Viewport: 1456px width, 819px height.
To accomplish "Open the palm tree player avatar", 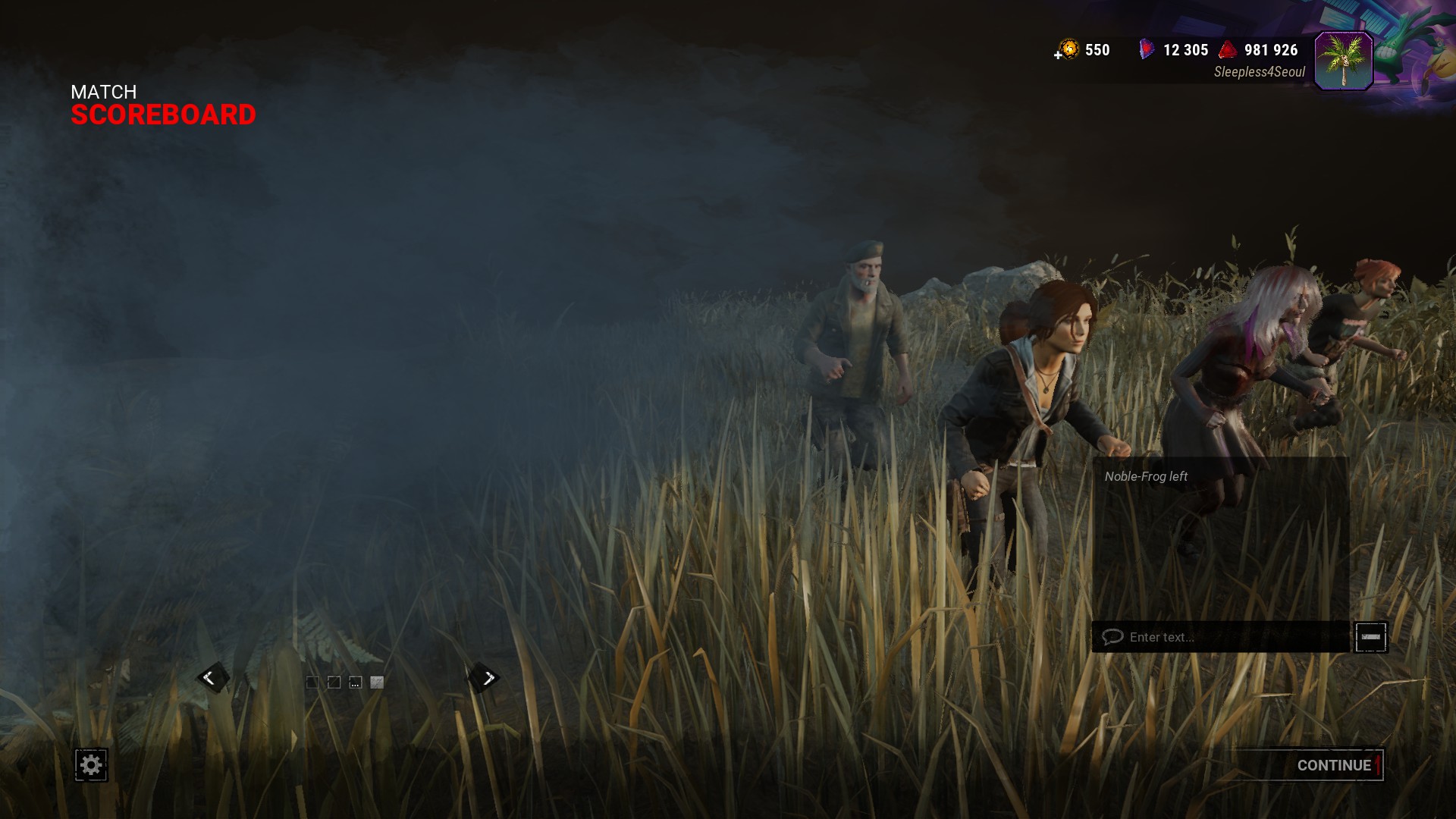I will 1343,61.
